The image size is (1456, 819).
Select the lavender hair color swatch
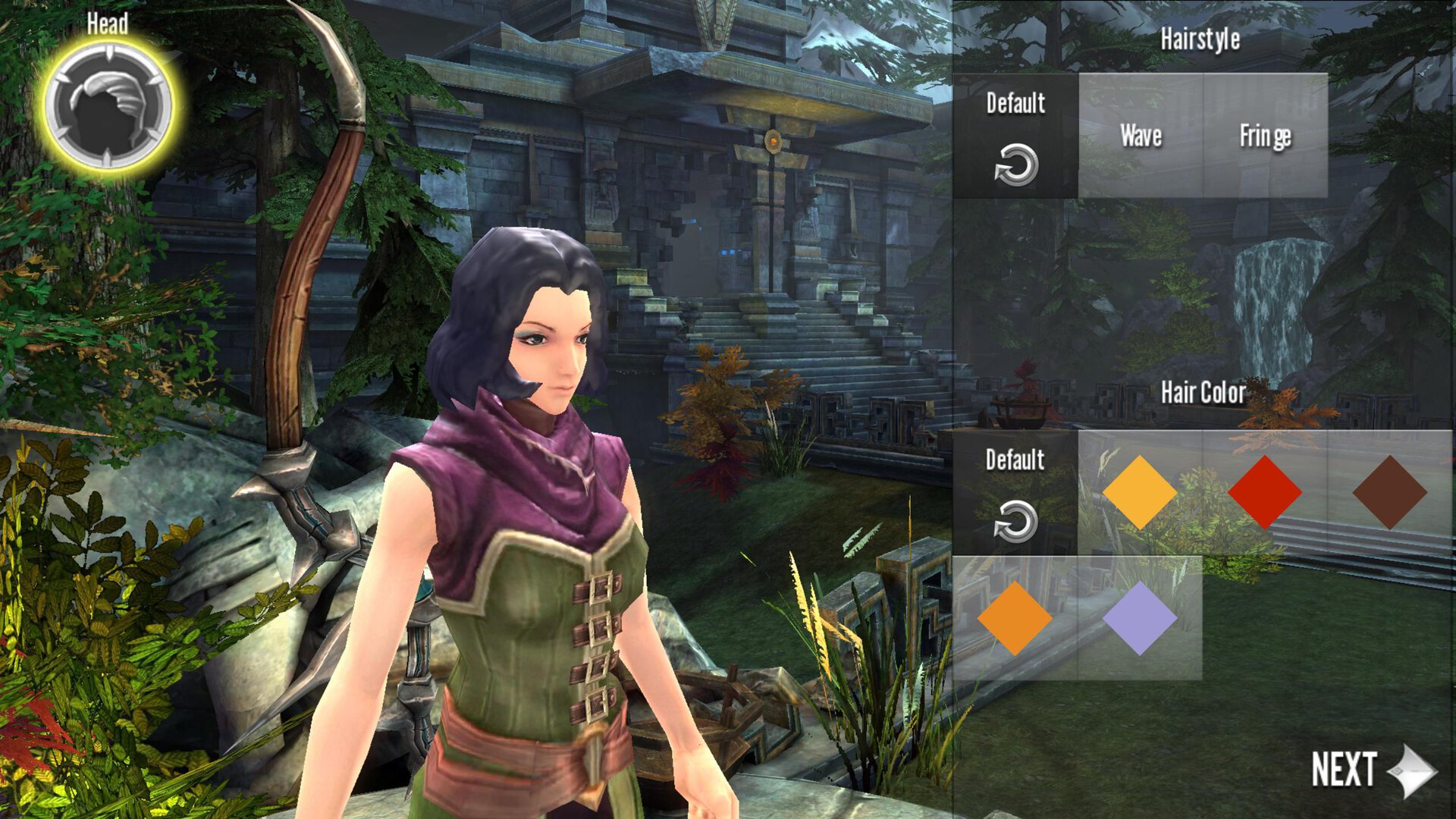point(1139,618)
